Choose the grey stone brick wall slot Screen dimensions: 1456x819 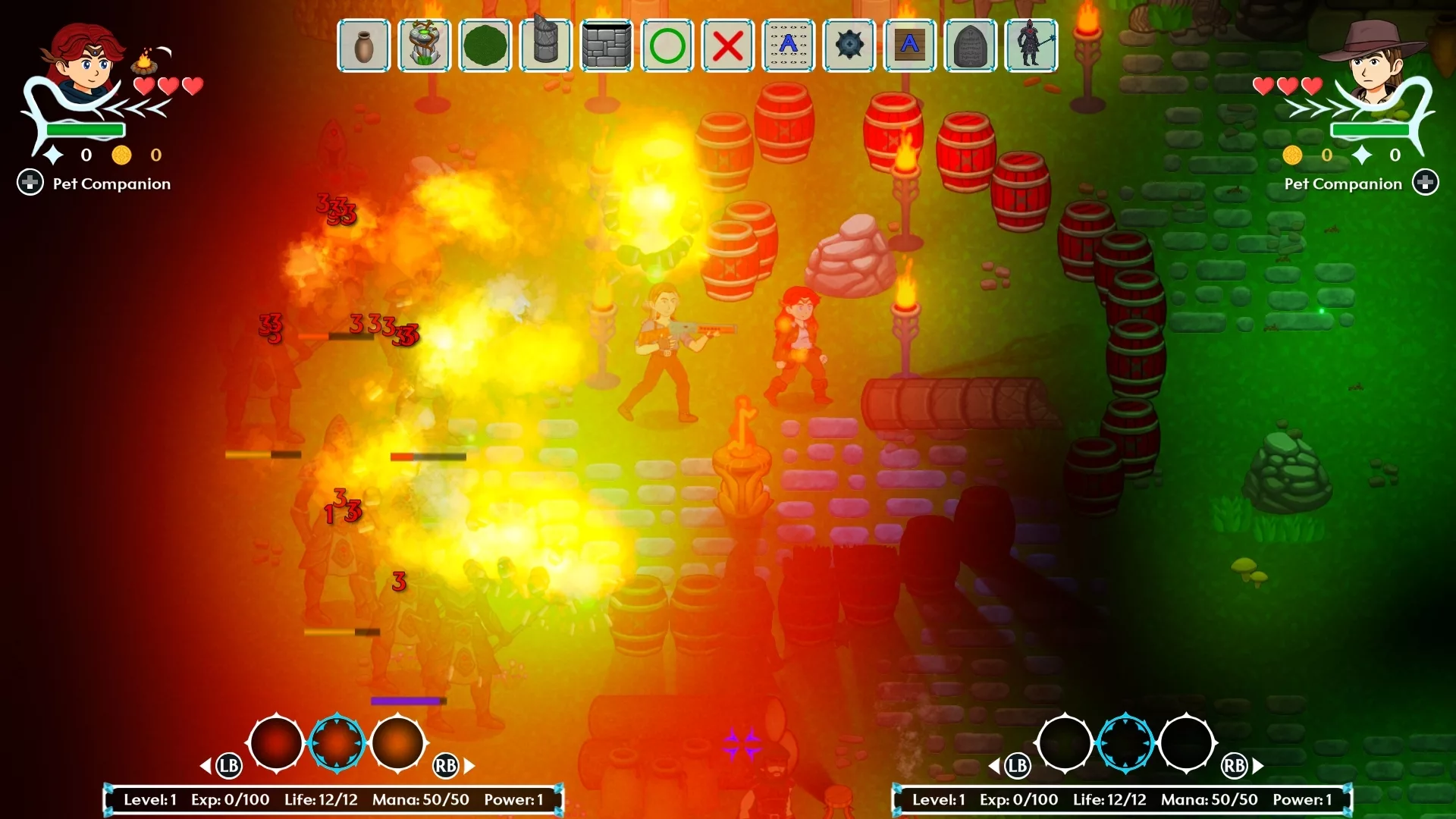click(x=607, y=45)
